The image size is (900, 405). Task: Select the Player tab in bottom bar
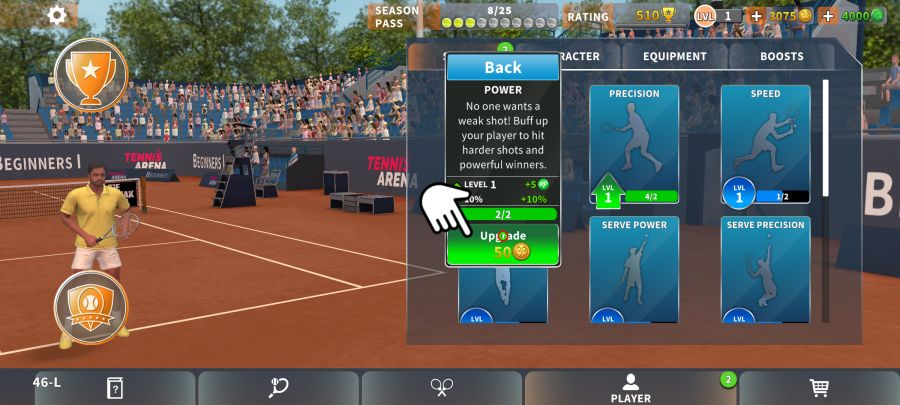[x=630, y=387]
